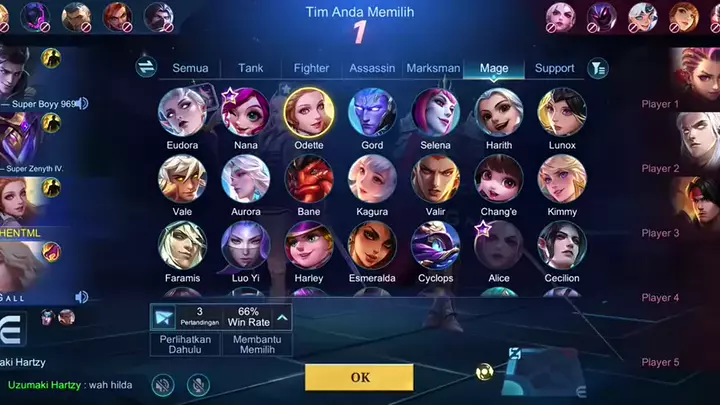The width and height of the screenshot is (720, 405).
Task: Activate the Membantu Memilih option
Action: coord(250,345)
